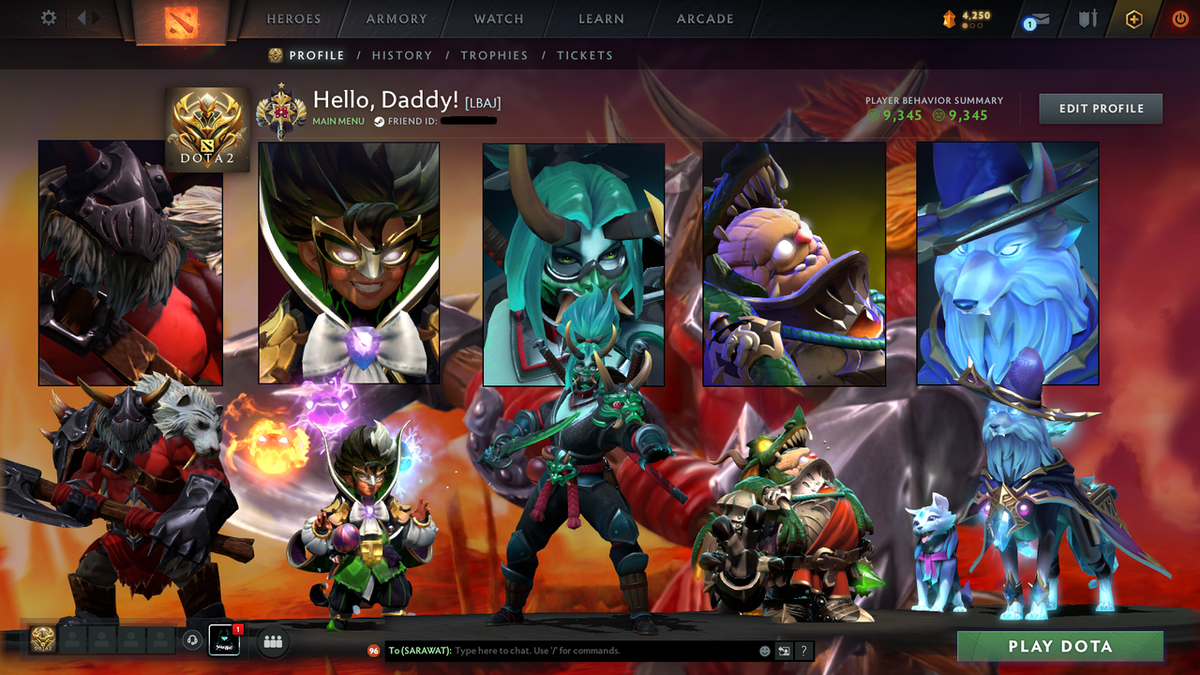
Task: Focus the chat text input box
Action: coord(600,651)
